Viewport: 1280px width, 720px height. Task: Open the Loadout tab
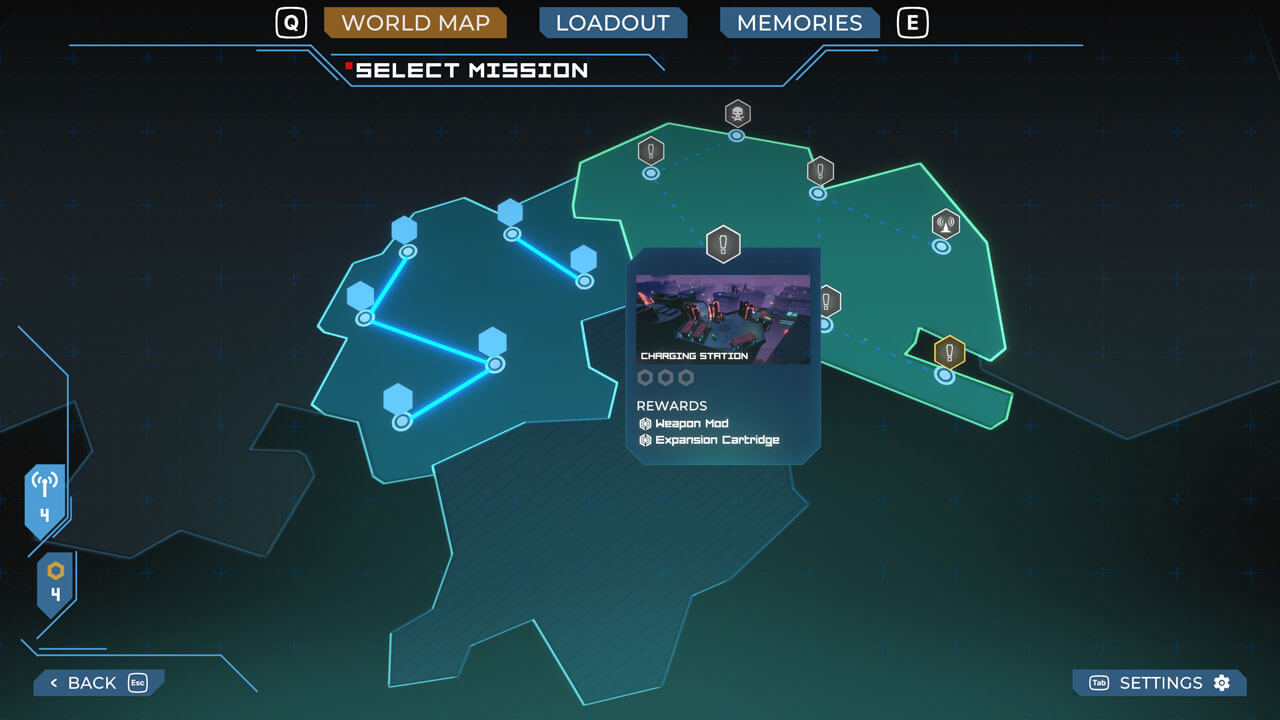point(612,23)
